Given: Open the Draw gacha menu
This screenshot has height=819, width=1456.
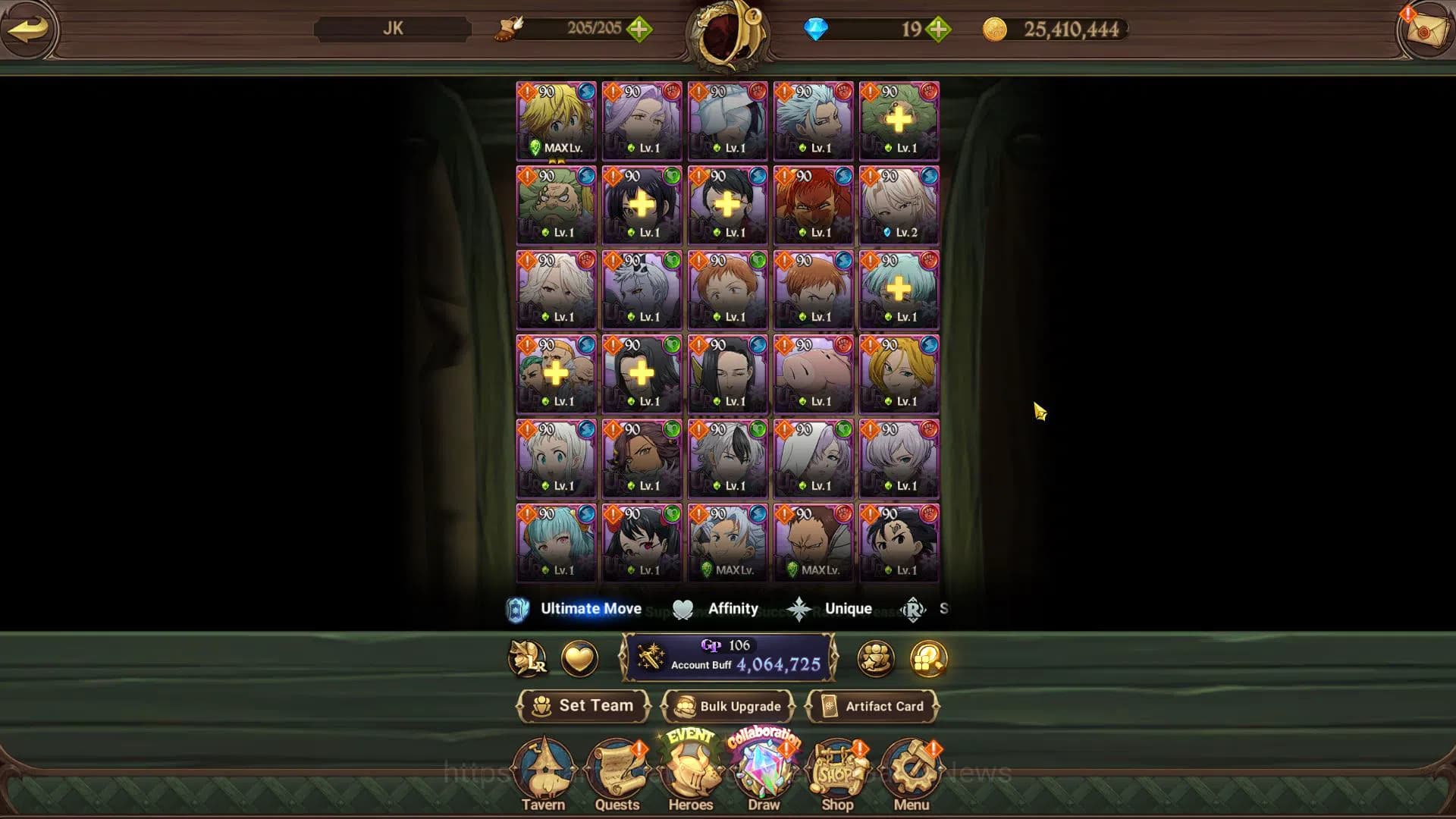Looking at the screenshot, I should click(x=764, y=775).
